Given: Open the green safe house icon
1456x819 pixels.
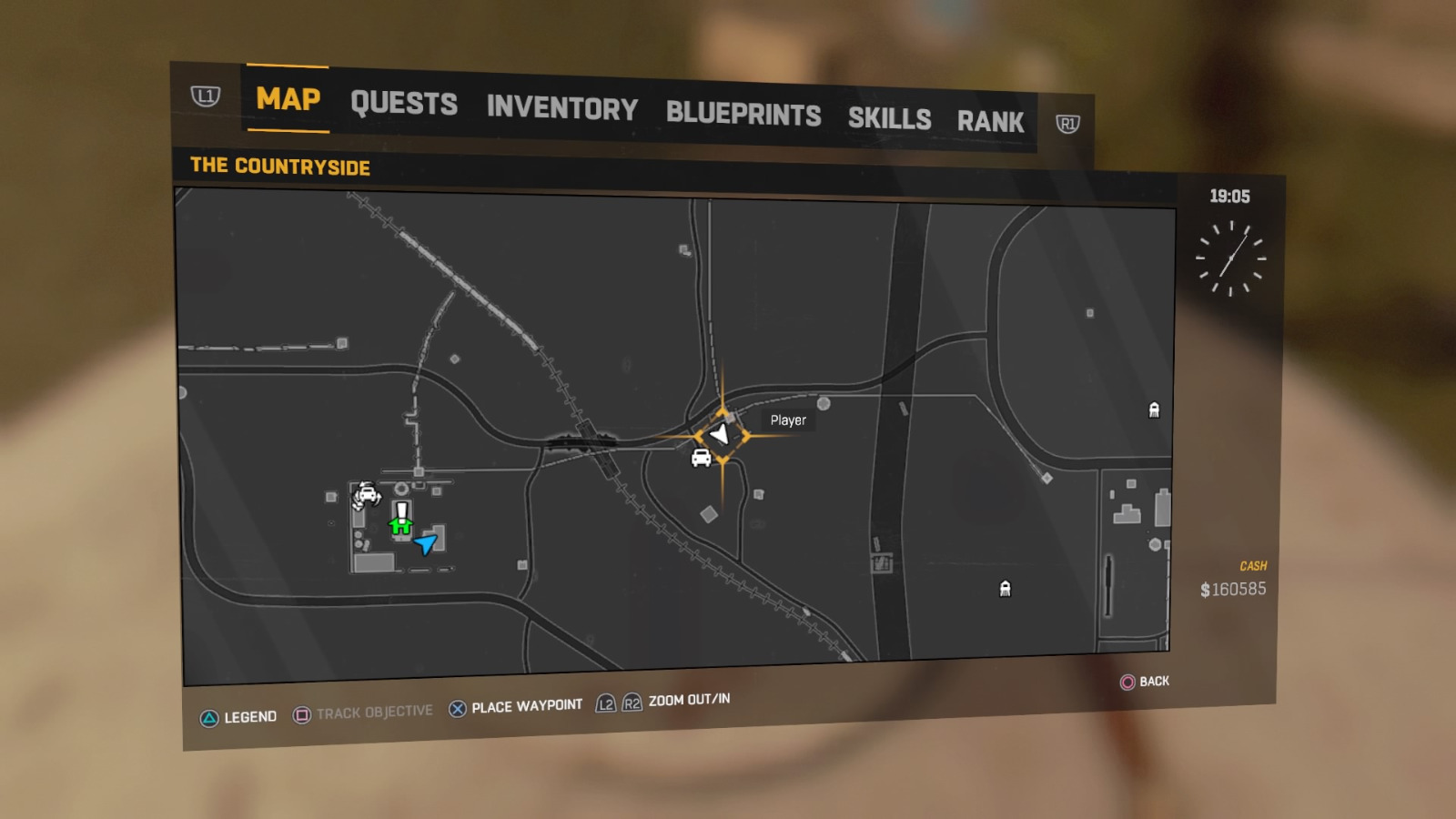Looking at the screenshot, I should click(399, 525).
